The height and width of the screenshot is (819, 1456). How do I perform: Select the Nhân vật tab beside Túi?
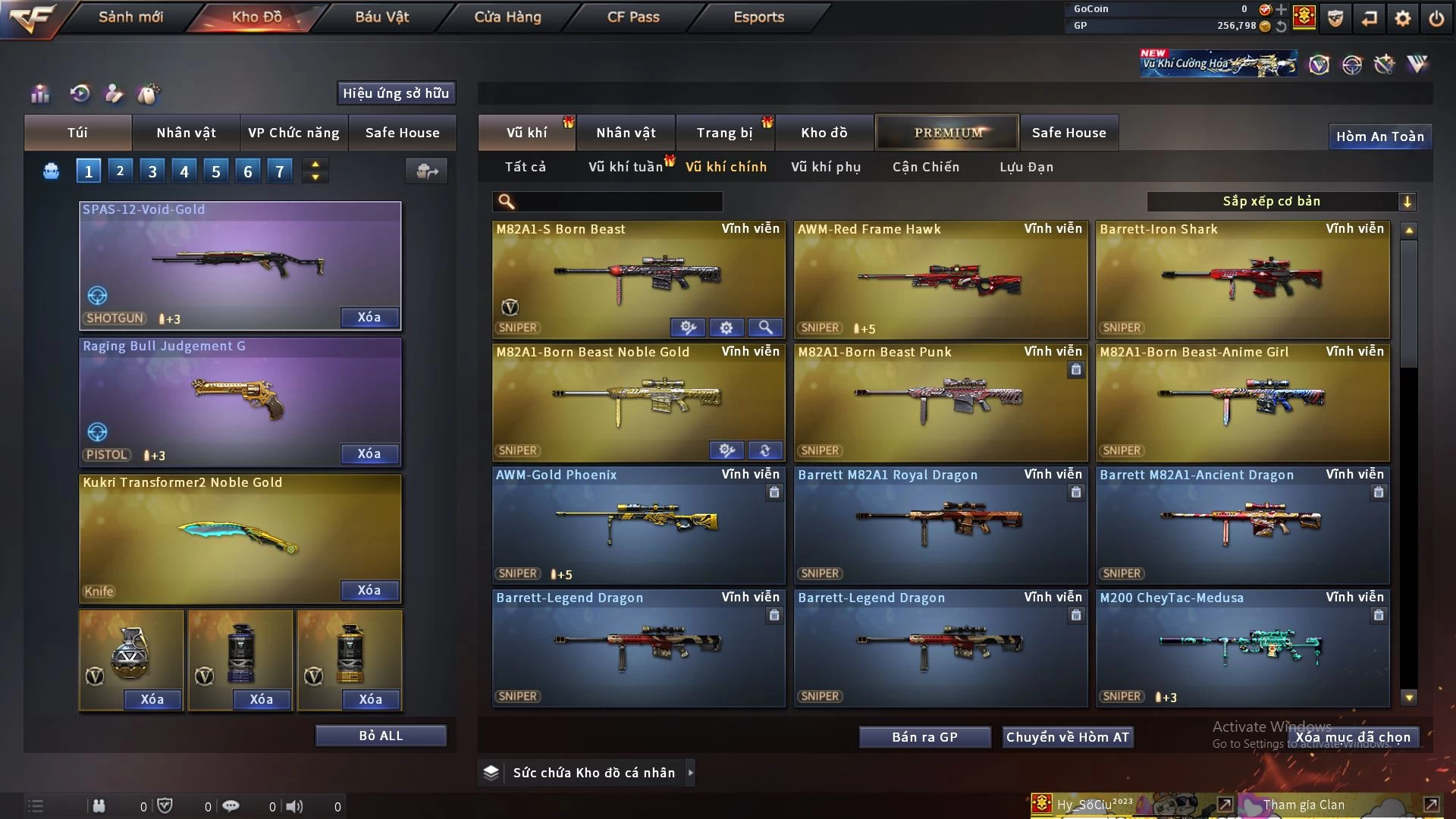click(186, 133)
